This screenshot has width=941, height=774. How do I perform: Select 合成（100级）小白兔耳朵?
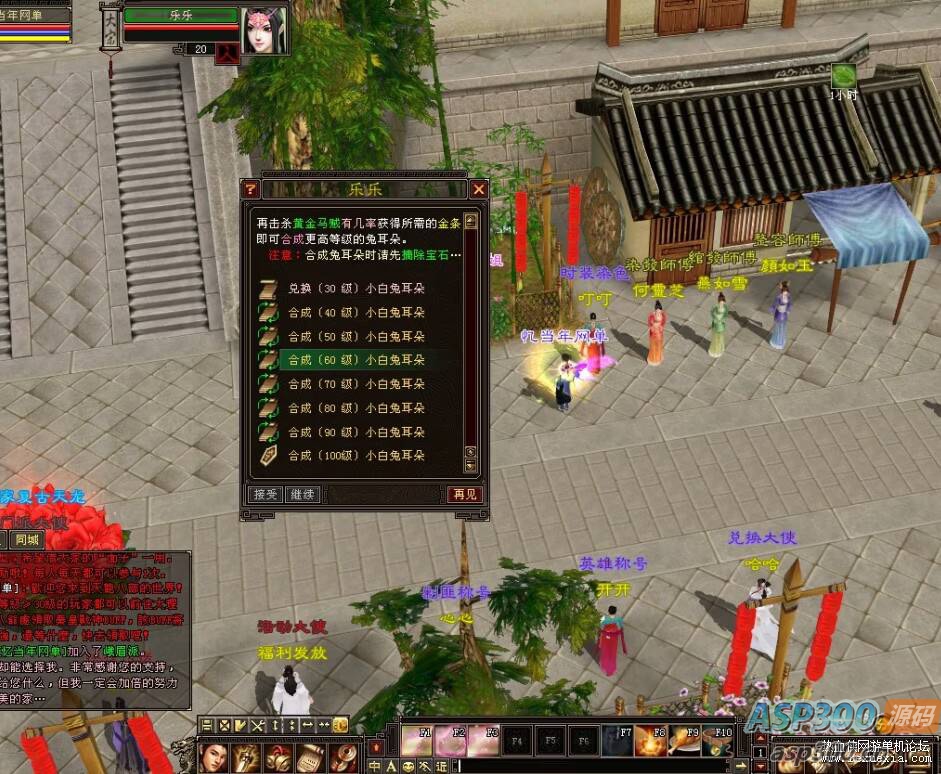click(355, 456)
